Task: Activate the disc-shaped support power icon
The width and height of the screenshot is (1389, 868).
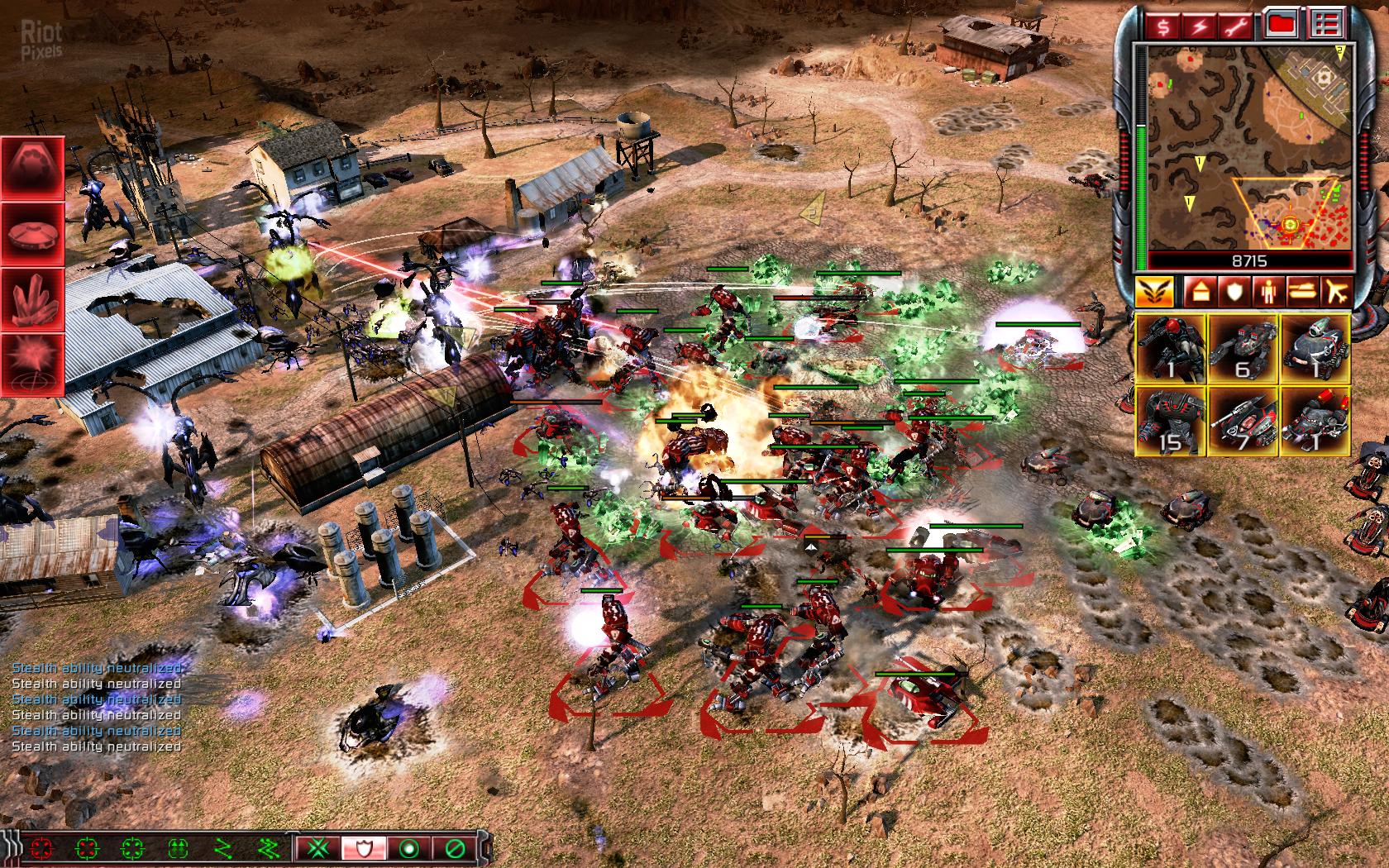Action: pos(33,232)
